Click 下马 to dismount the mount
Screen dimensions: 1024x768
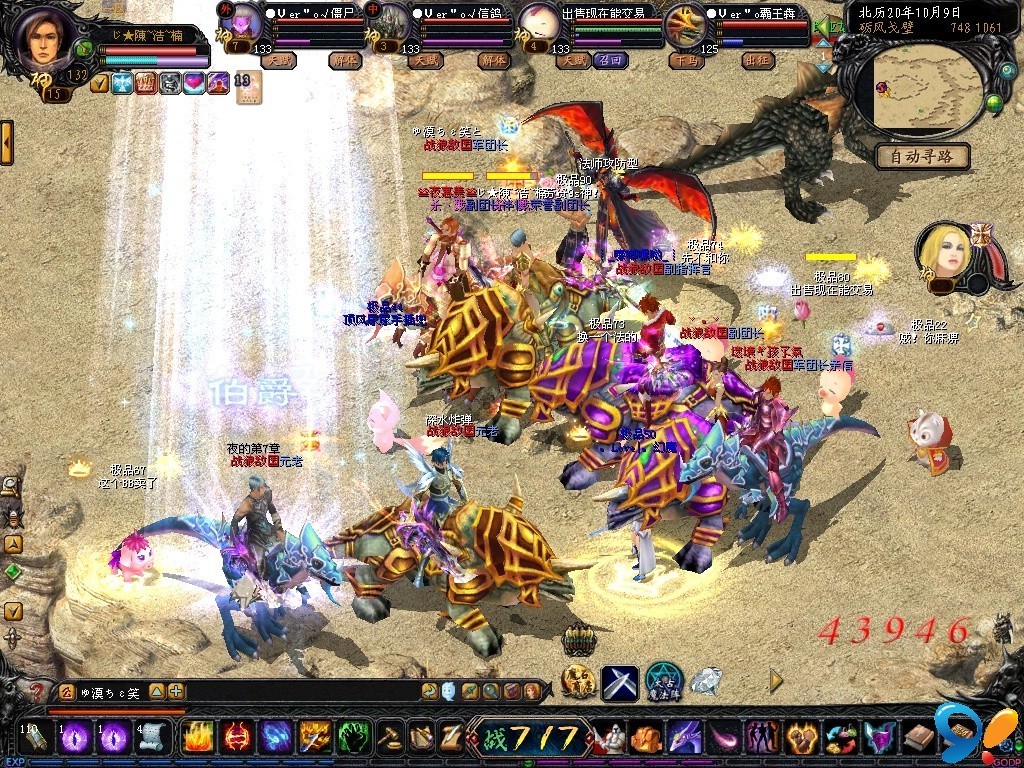pos(686,61)
